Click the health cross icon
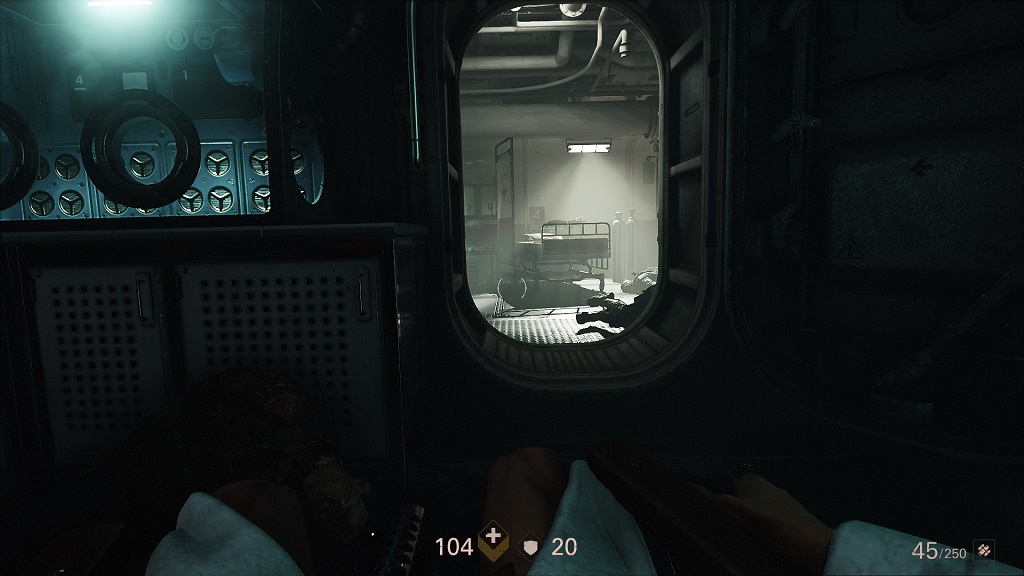 (492, 545)
